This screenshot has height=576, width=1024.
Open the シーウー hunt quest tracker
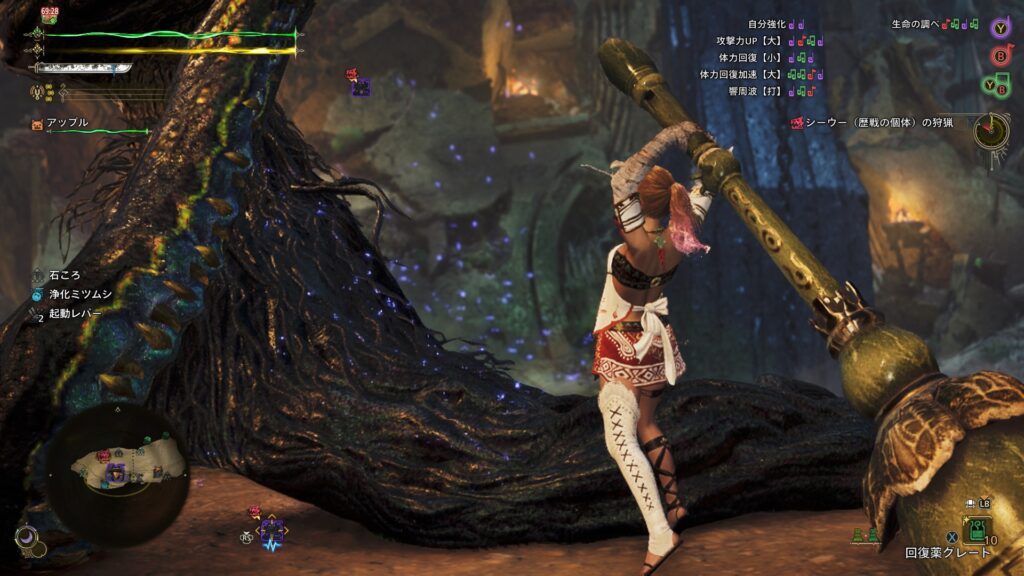(x=878, y=123)
